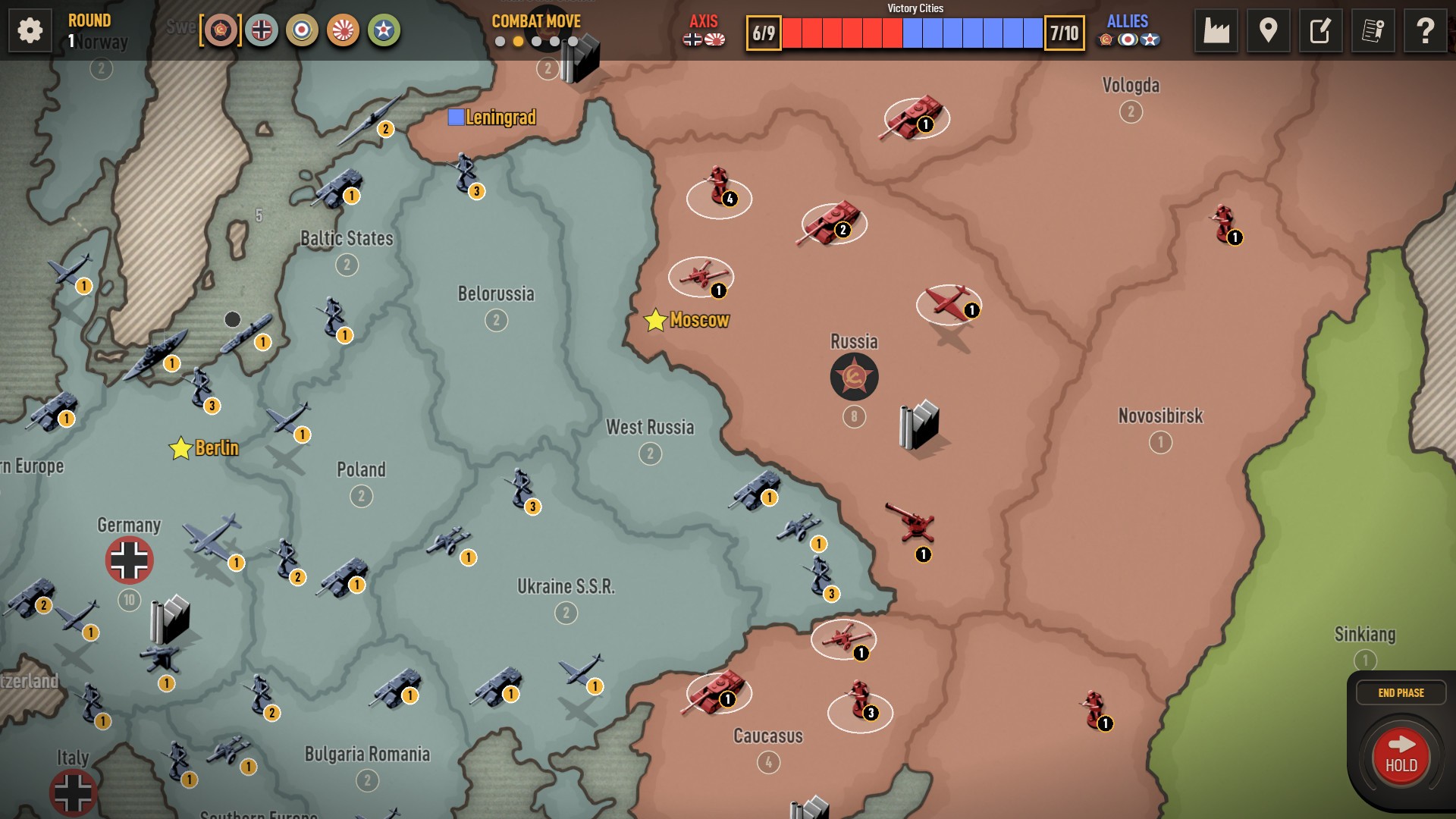The image size is (1456, 819).
Task: Select the Soviet tank stack of two
Action: click(x=833, y=222)
